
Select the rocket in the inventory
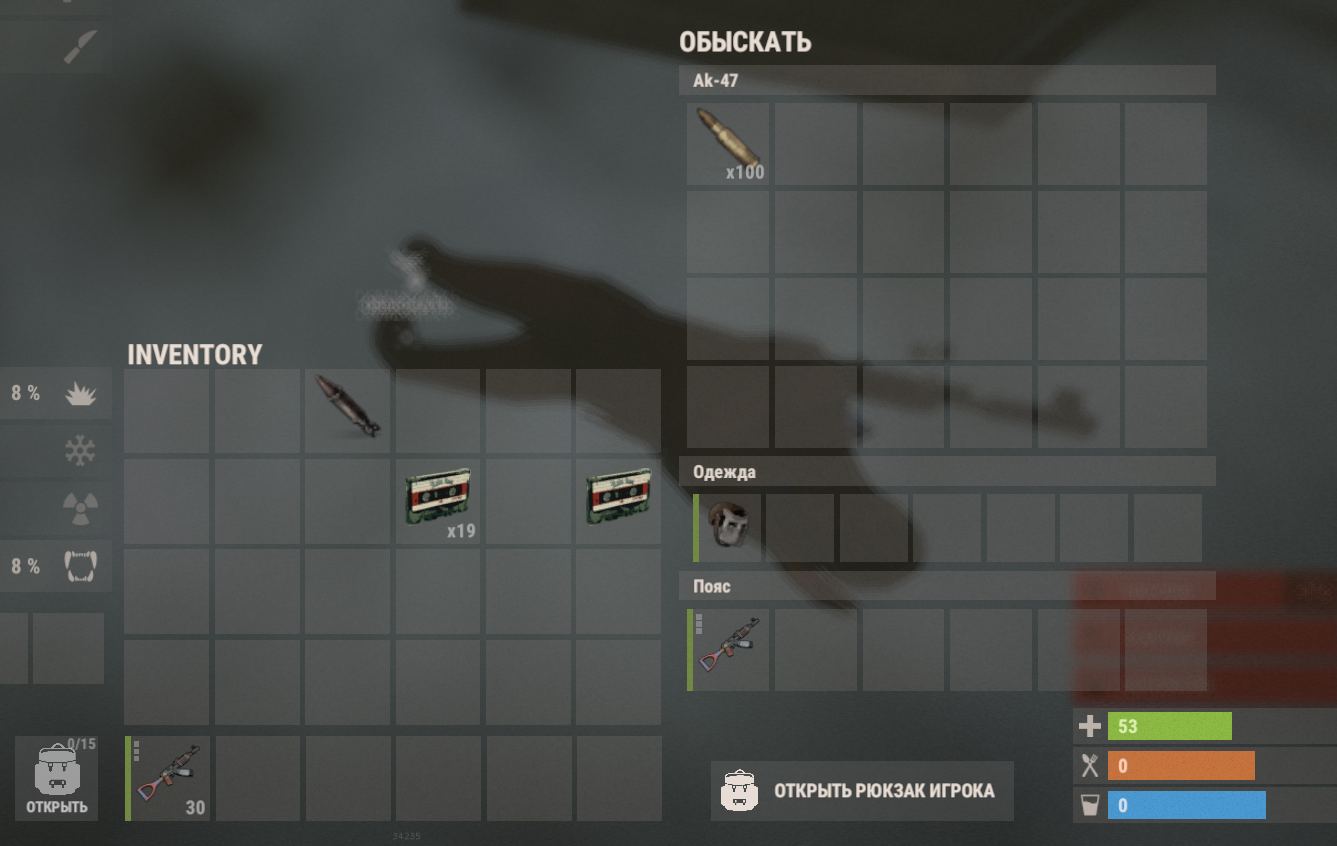pyautogui.click(x=347, y=409)
